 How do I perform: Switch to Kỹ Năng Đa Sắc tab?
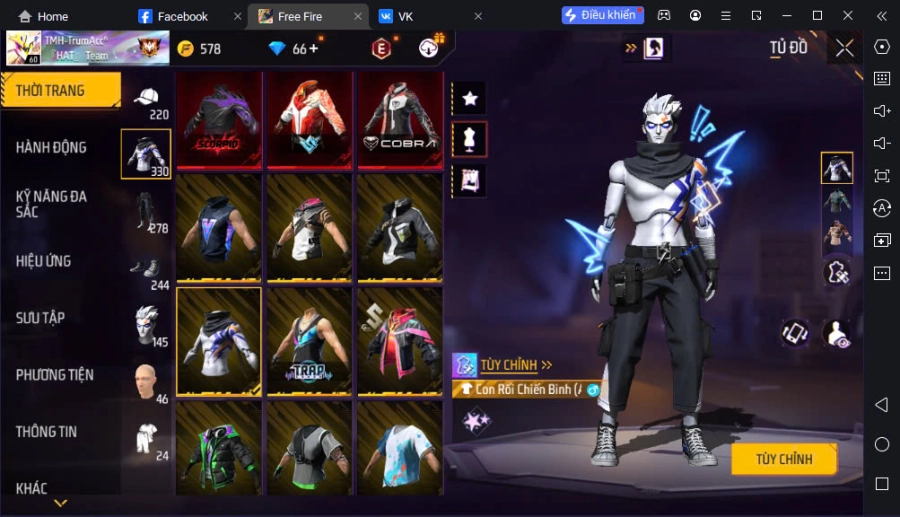pos(51,204)
